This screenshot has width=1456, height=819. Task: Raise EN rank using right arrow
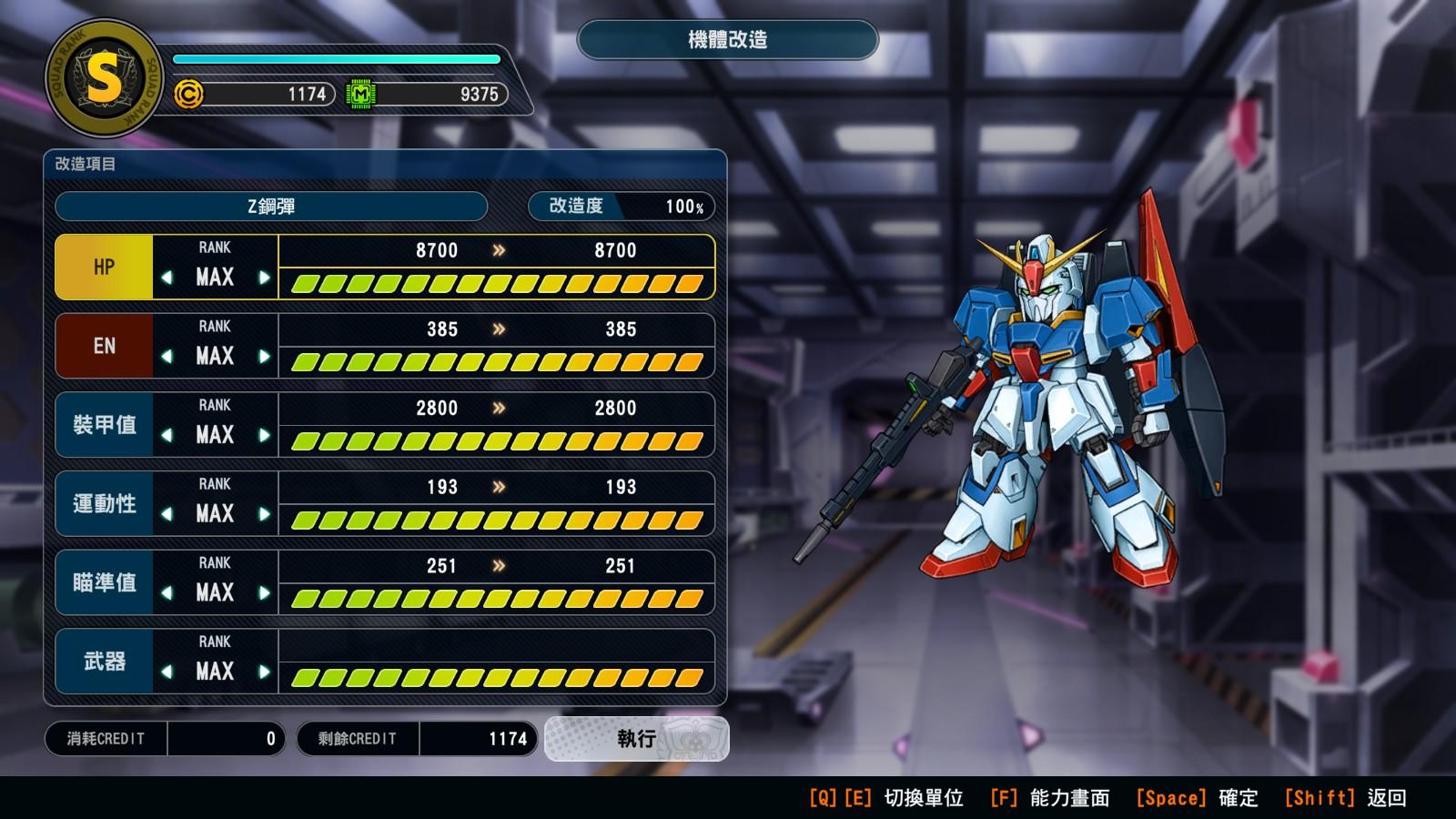[264, 357]
